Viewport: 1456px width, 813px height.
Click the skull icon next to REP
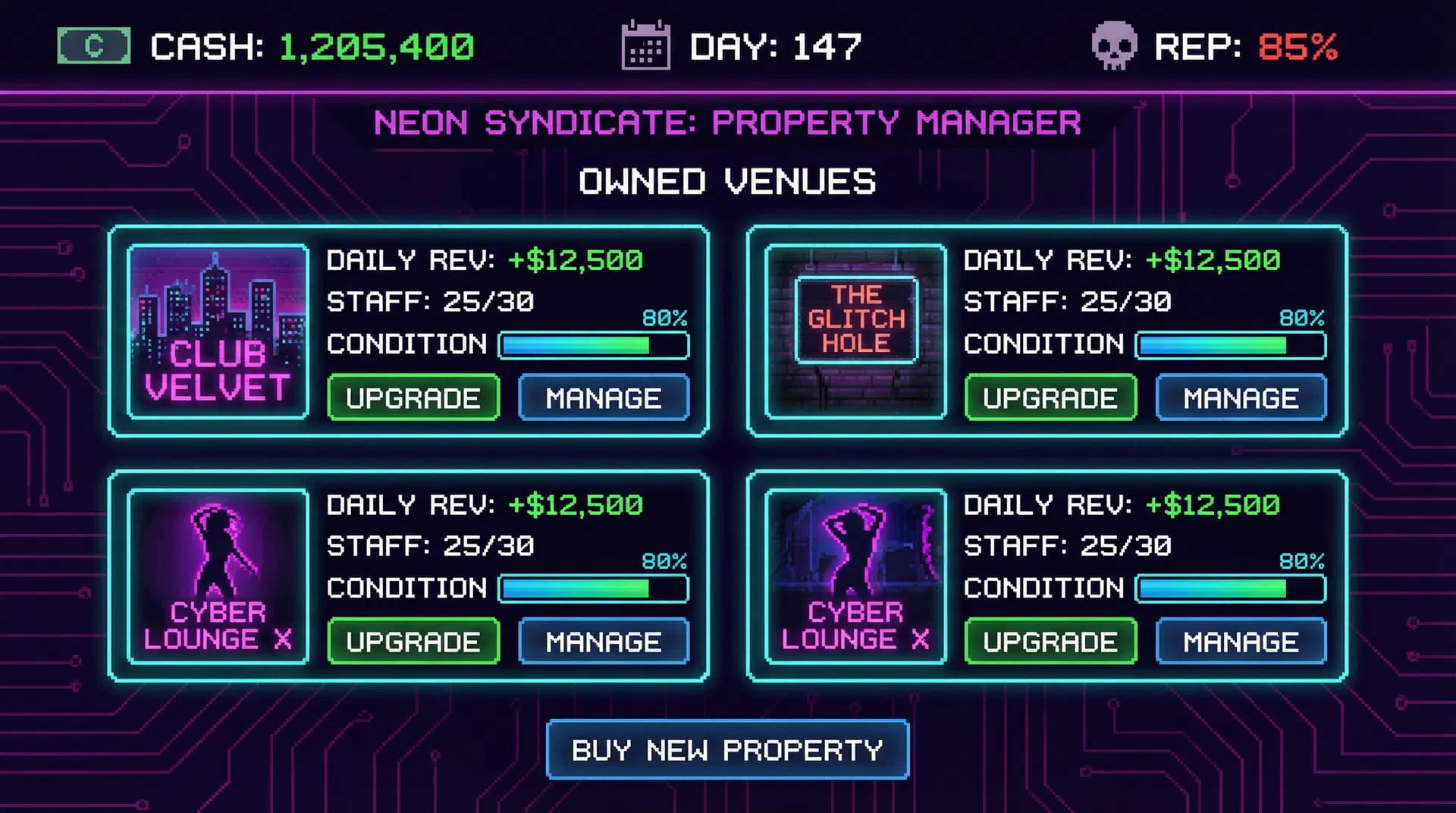(x=1115, y=46)
